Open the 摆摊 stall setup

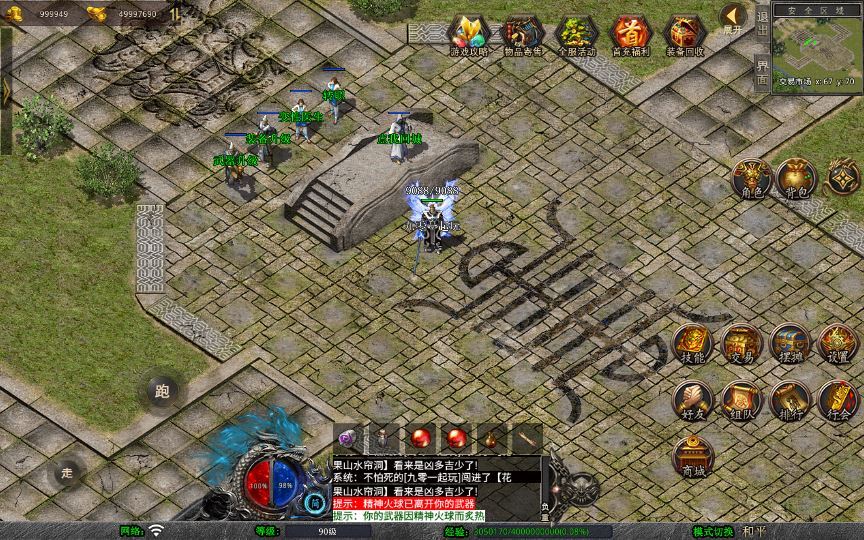point(790,344)
